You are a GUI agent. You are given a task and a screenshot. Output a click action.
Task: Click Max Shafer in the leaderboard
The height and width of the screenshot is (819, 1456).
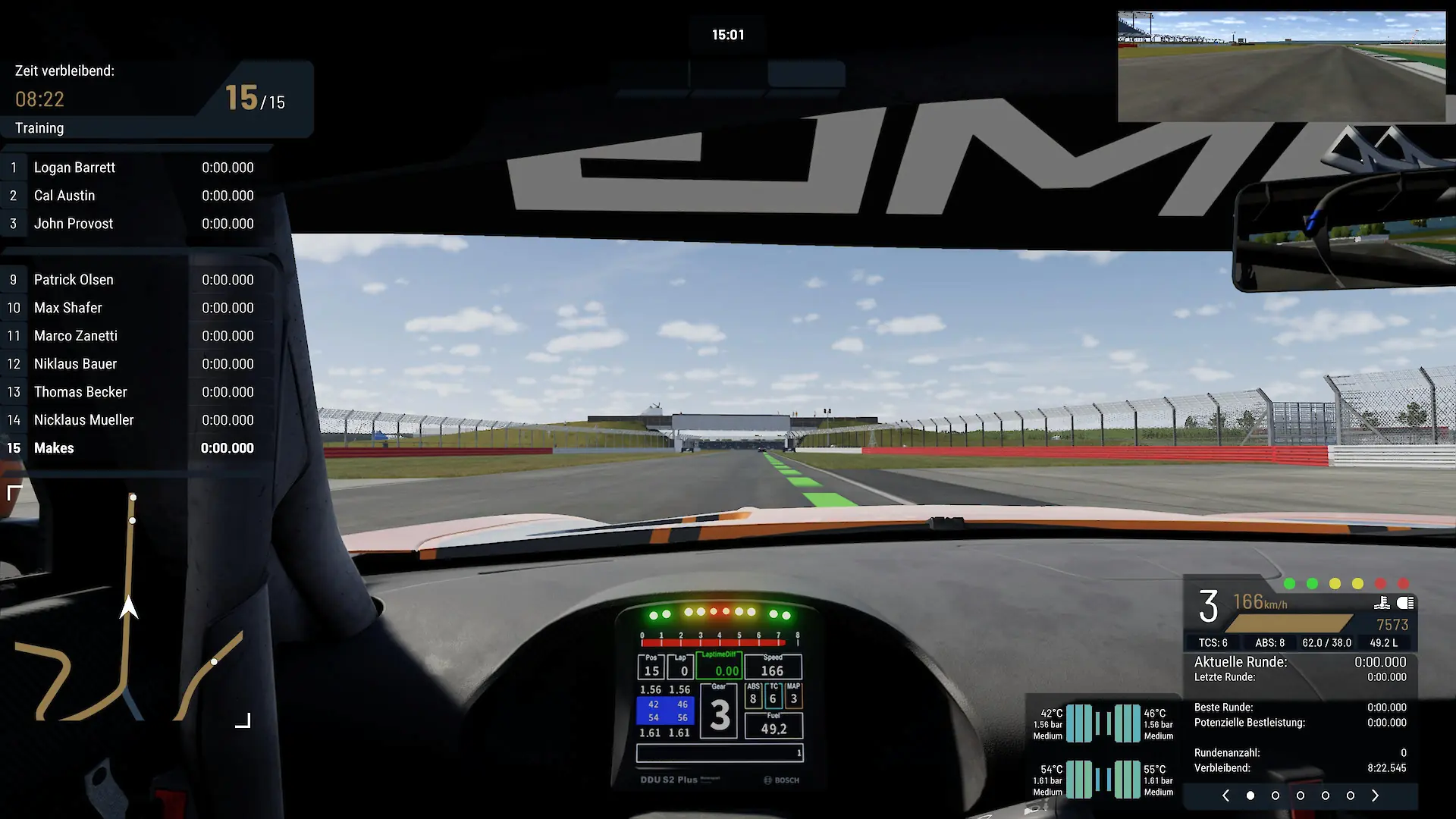coord(136,308)
